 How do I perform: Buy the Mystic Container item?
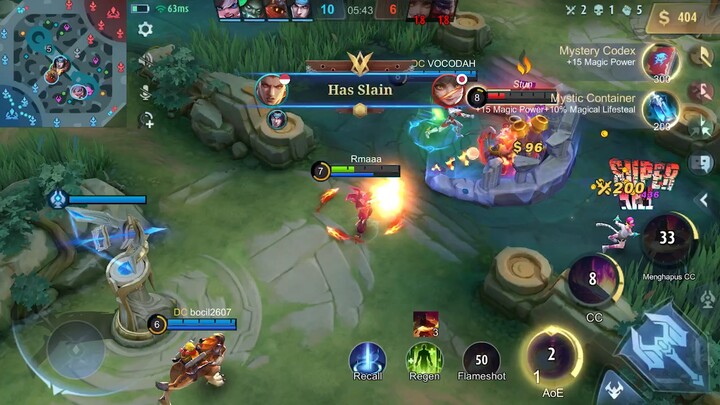click(x=660, y=107)
